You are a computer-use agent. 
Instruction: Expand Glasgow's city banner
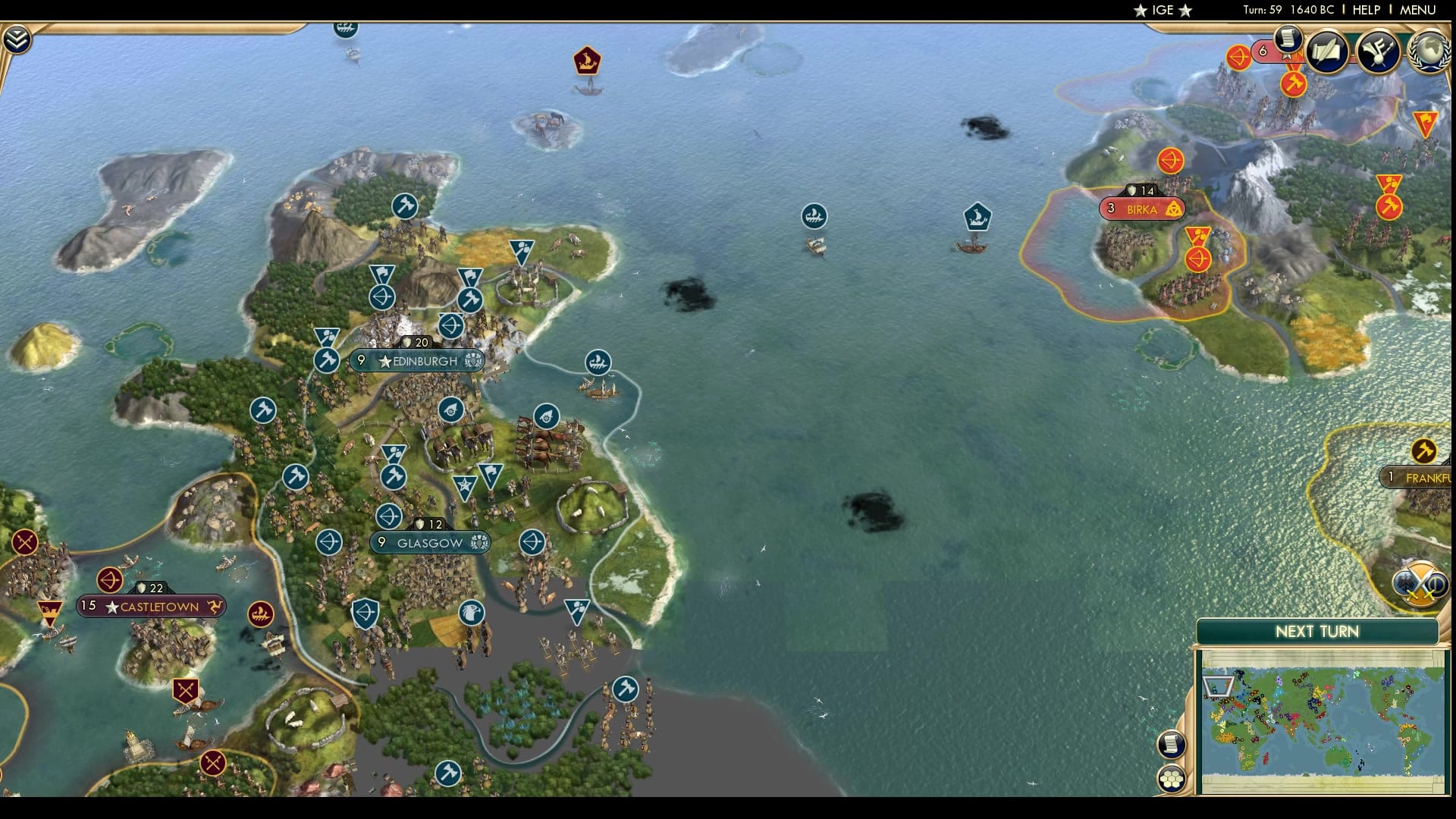[429, 542]
